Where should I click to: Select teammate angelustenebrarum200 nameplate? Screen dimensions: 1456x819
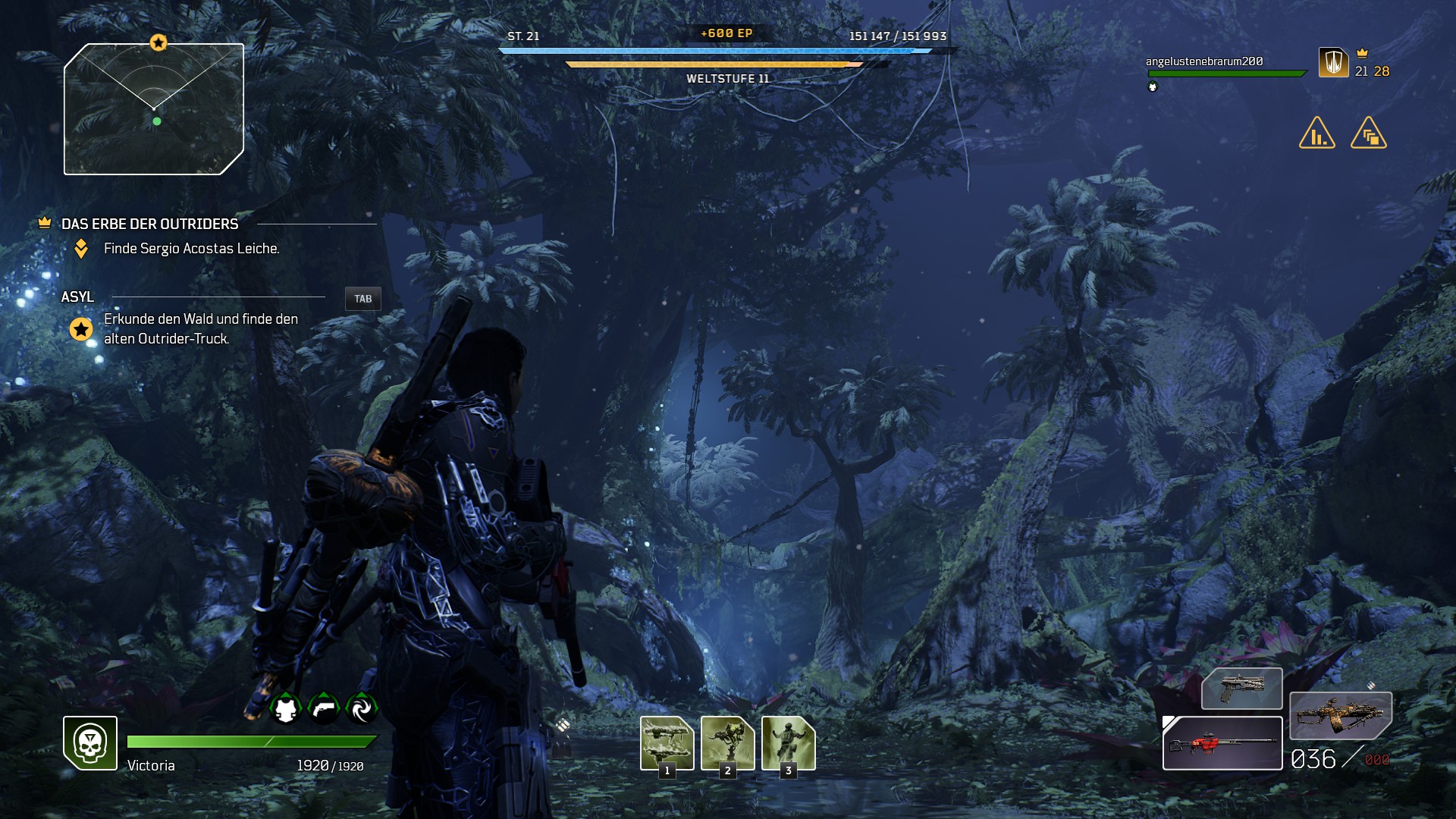click(x=1204, y=61)
